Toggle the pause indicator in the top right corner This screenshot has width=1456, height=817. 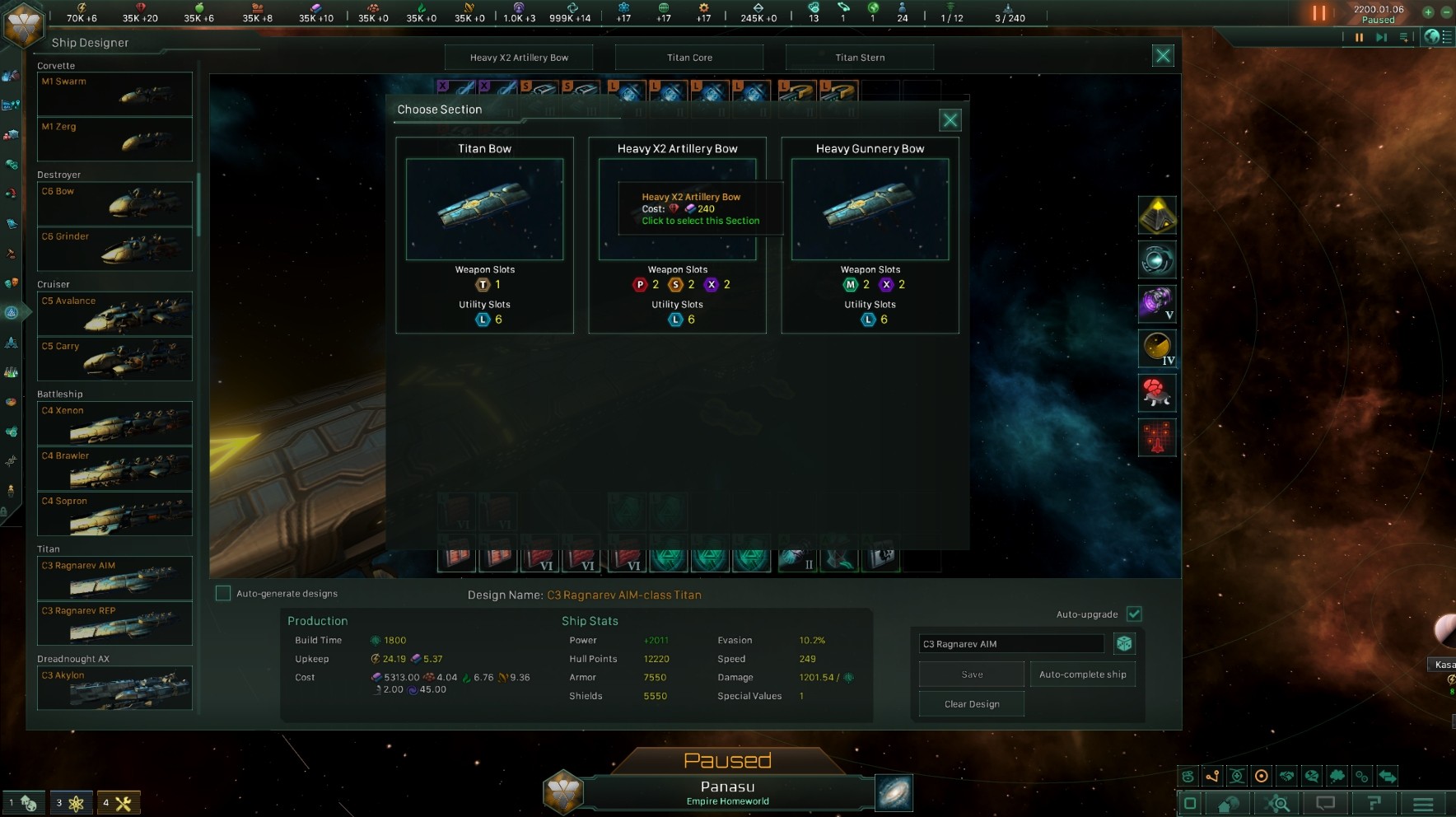(1318, 12)
